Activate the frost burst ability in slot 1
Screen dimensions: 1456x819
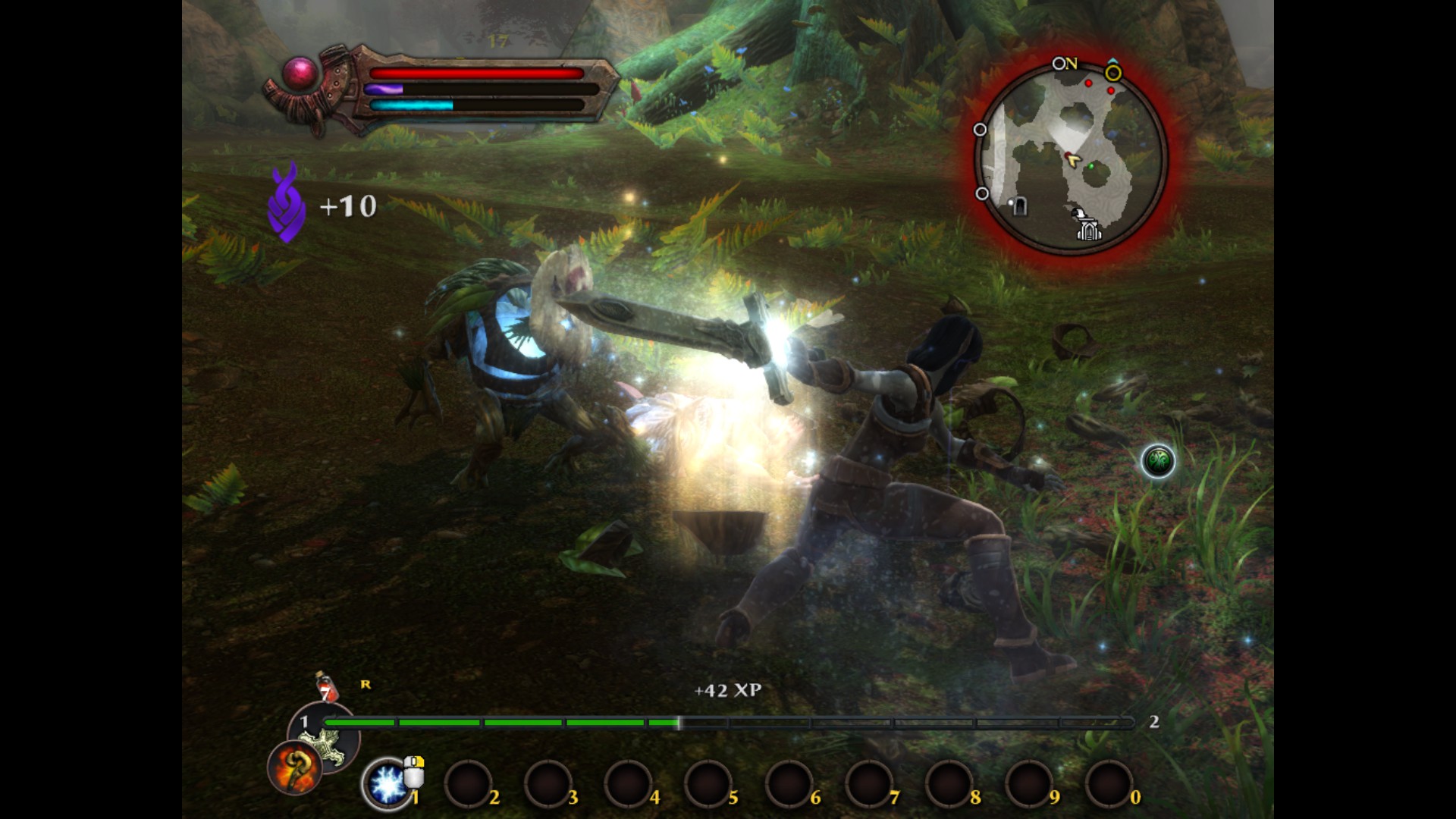(x=388, y=783)
